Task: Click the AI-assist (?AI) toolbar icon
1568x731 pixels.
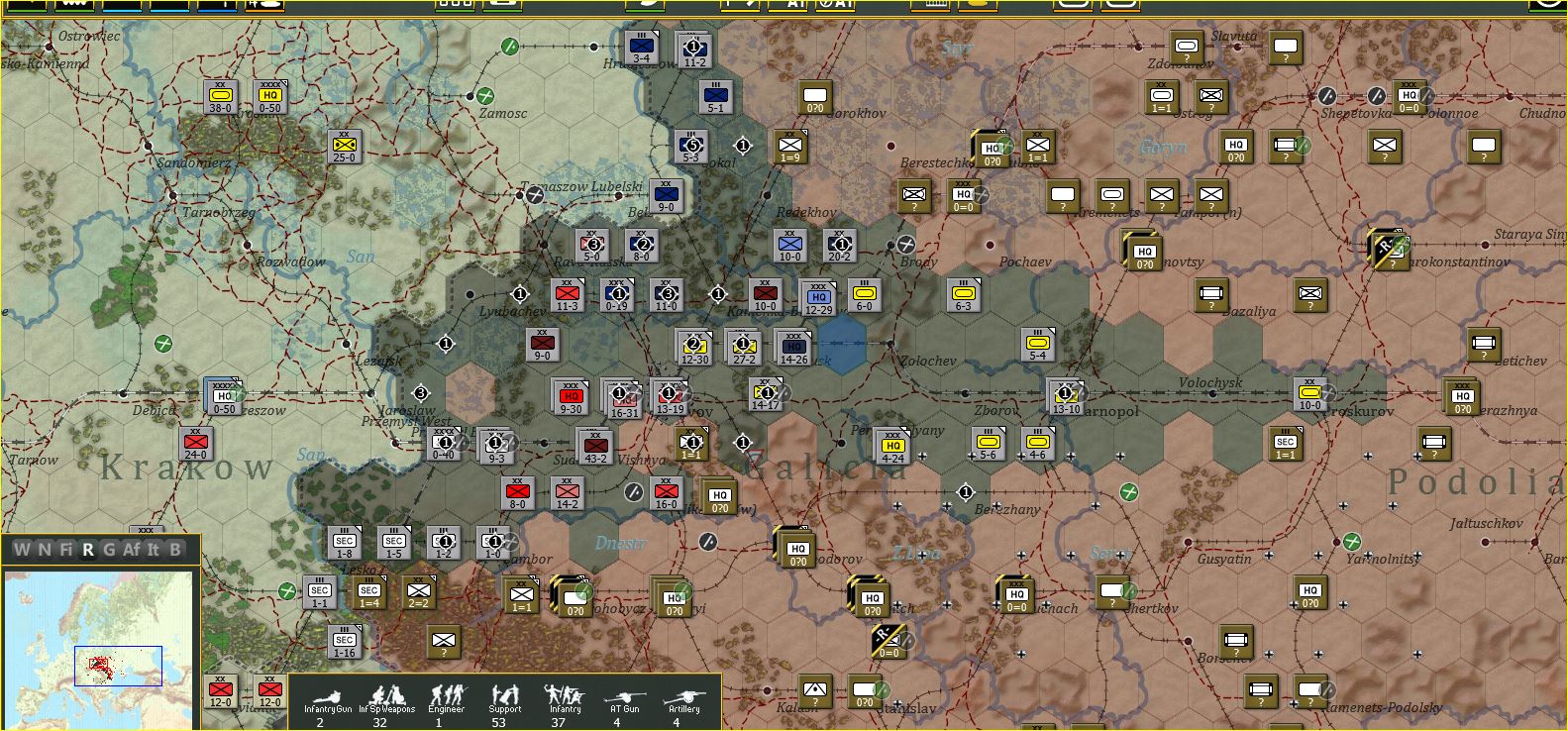Action: pyautogui.click(x=835, y=5)
